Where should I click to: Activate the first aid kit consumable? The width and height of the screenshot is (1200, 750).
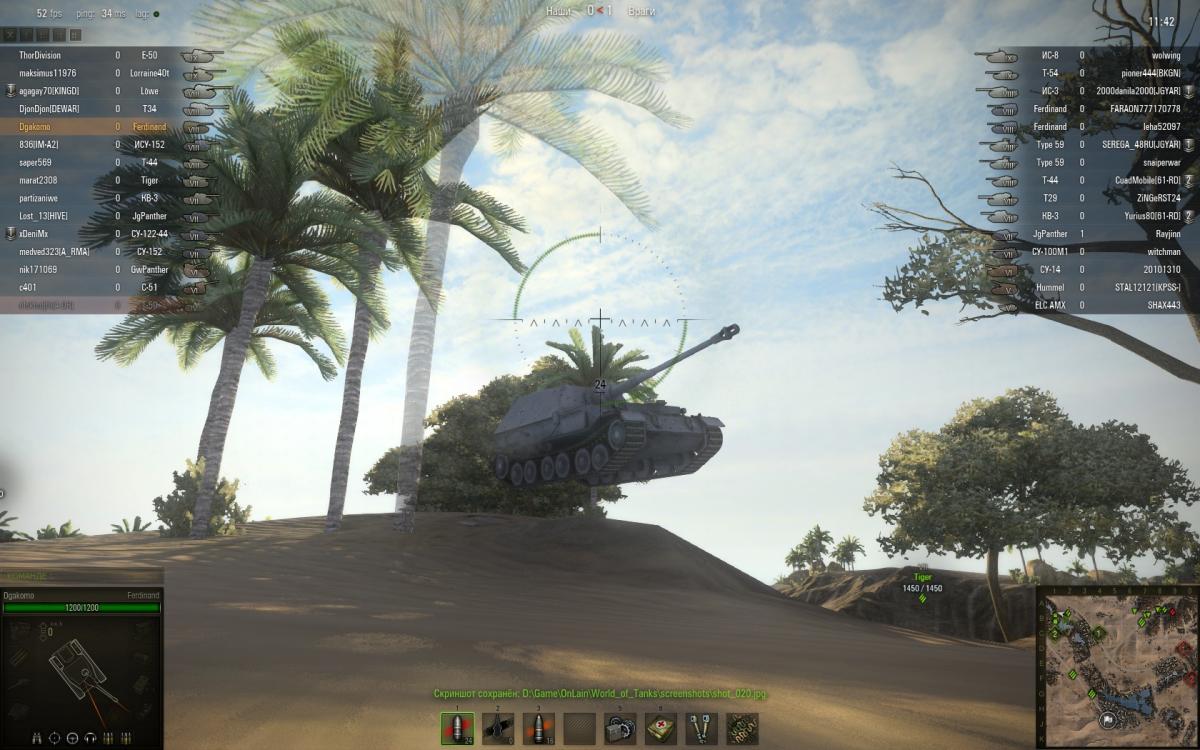pos(660,728)
